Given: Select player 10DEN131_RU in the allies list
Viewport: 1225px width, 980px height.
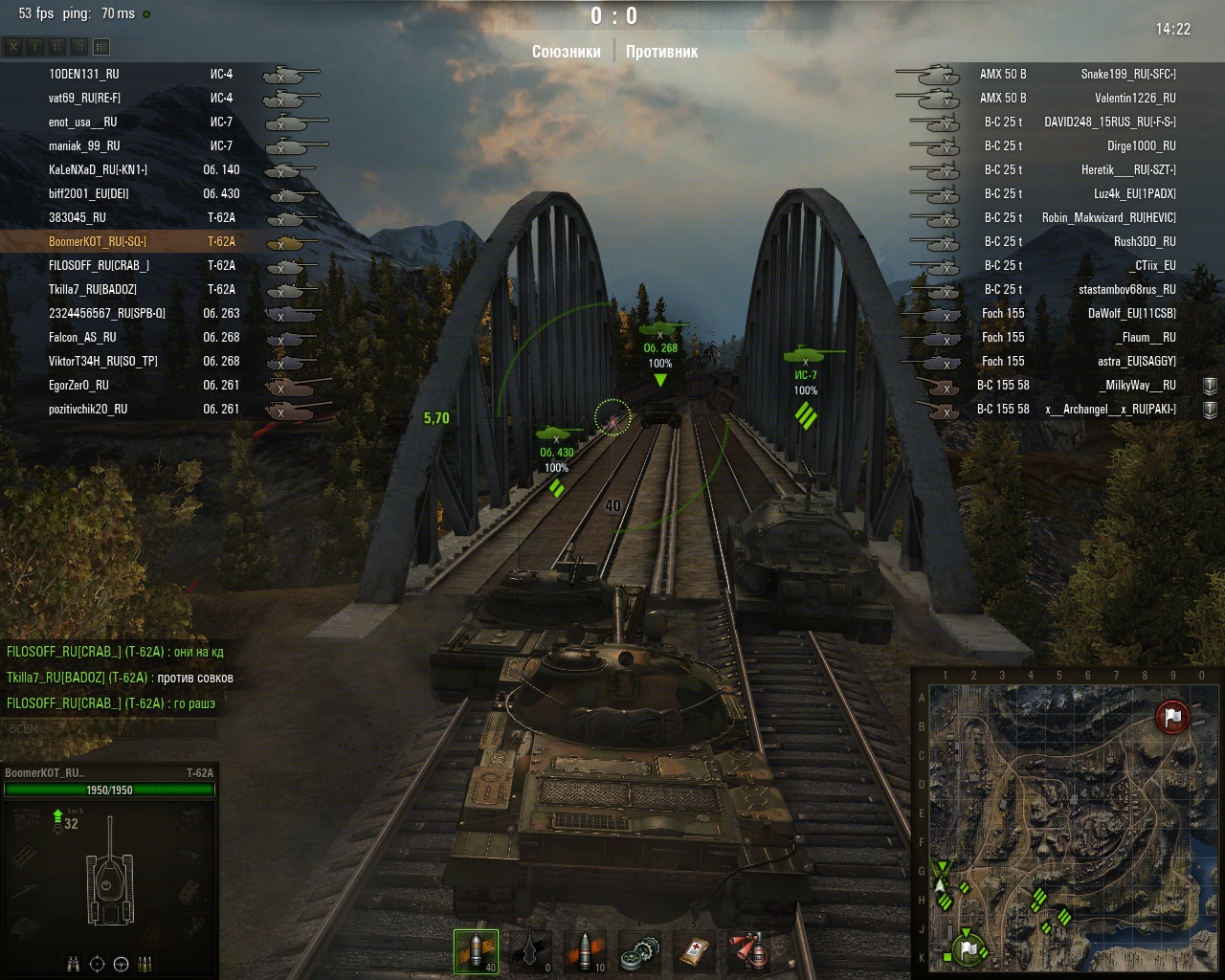Looking at the screenshot, I should pyautogui.click(x=84, y=74).
